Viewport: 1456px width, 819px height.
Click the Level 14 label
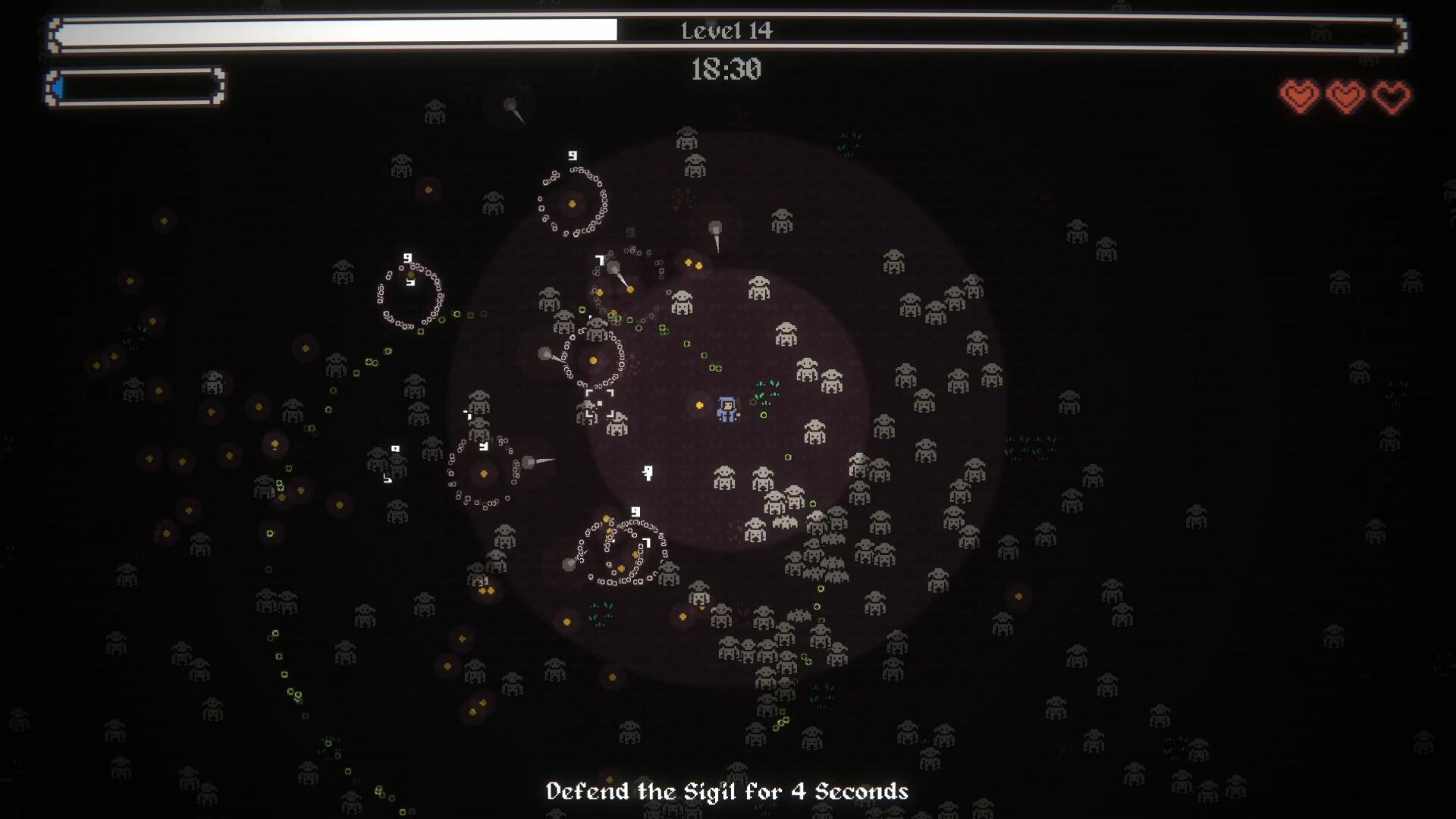(726, 31)
